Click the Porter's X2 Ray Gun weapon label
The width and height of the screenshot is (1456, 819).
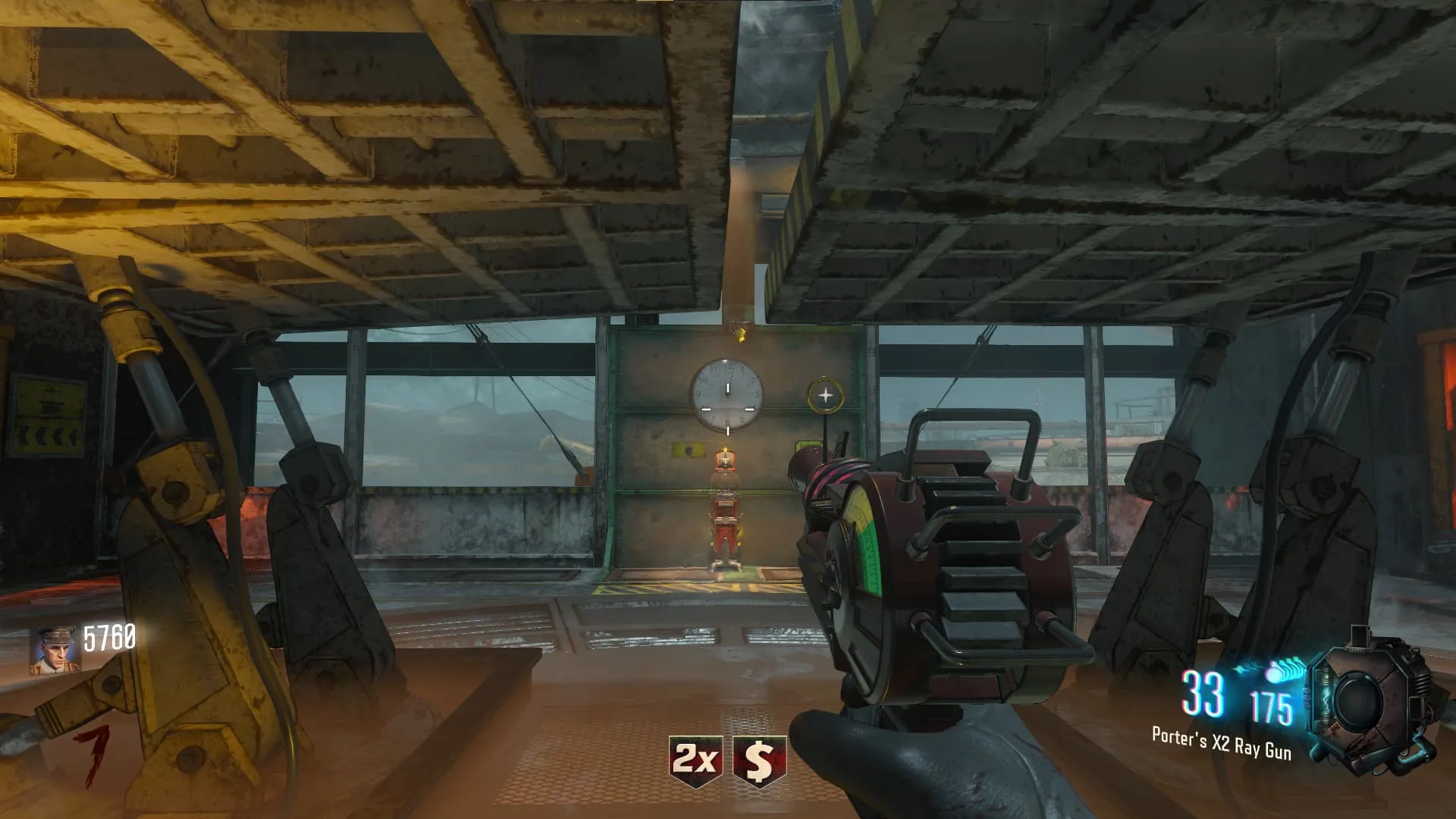[1221, 742]
